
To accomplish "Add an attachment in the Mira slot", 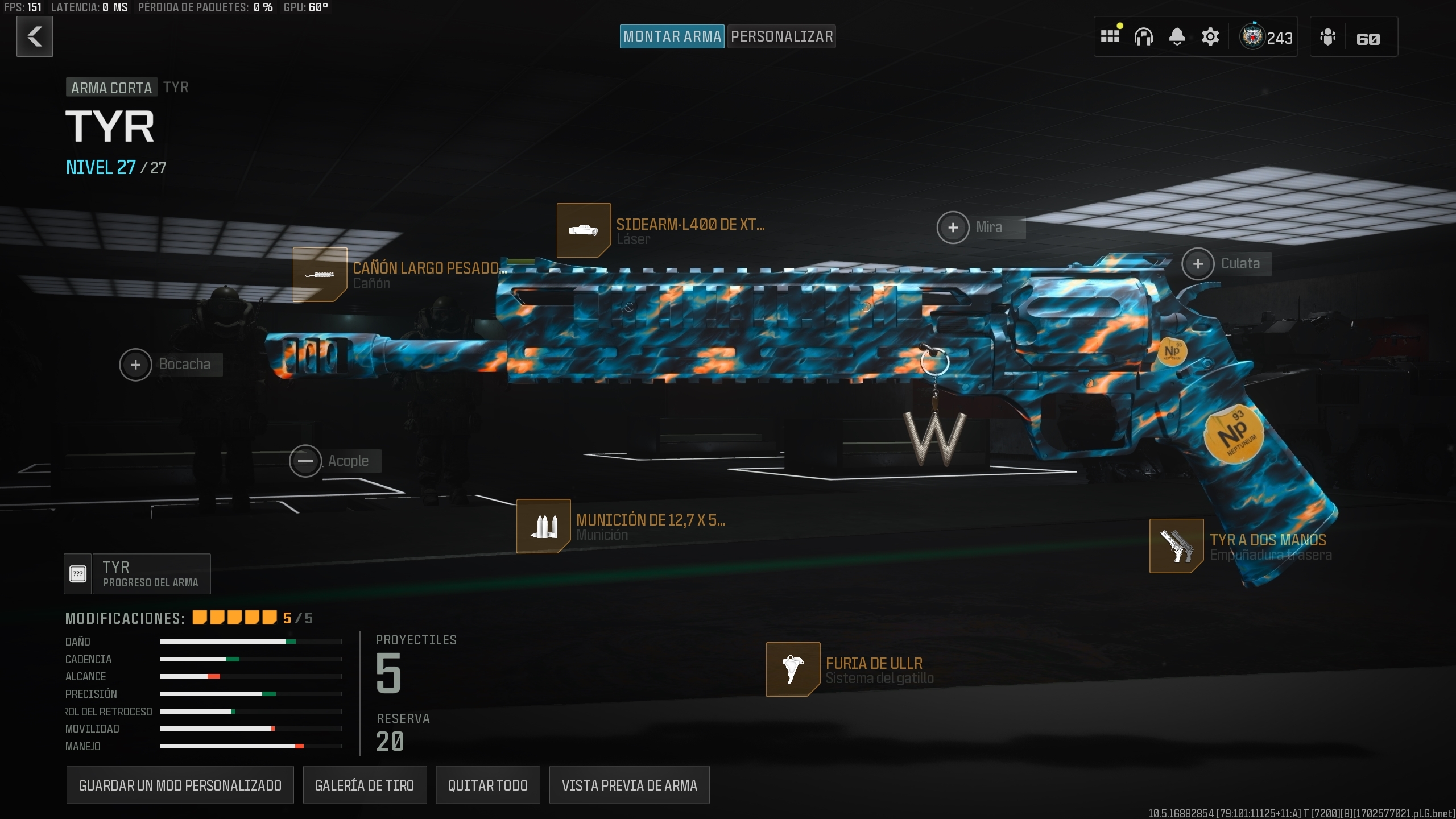I will pos(954,227).
